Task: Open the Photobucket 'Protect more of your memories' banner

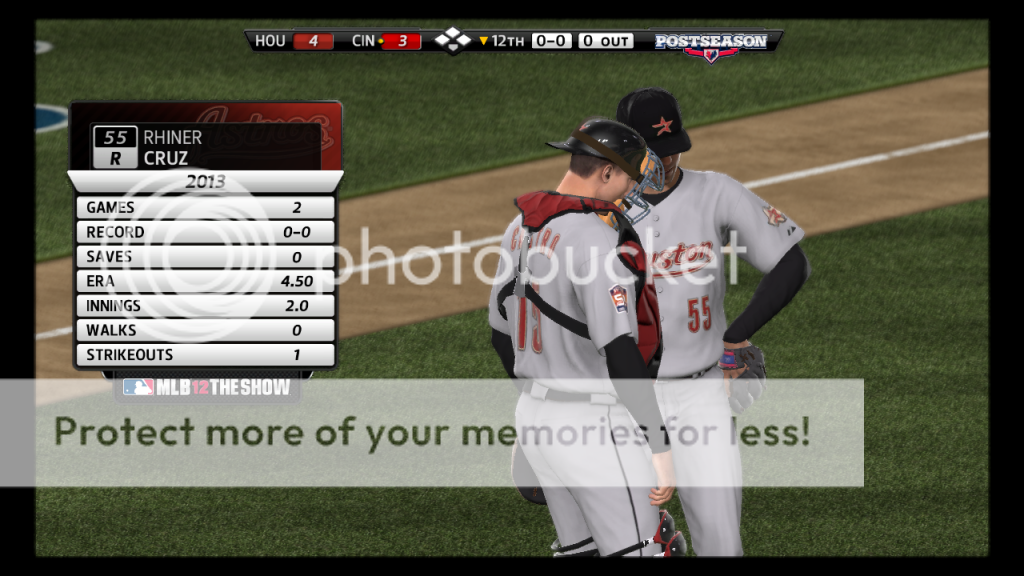Action: pos(431,432)
